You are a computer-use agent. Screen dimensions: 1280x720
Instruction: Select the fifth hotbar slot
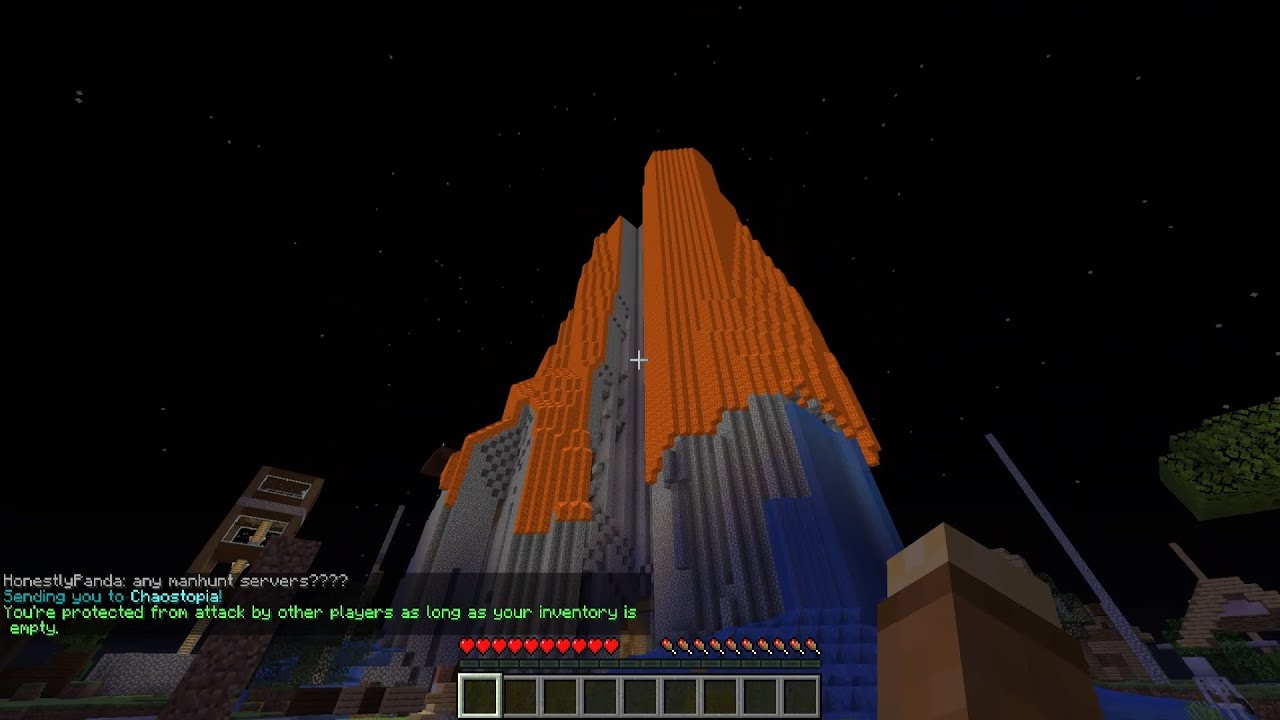(640, 694)
